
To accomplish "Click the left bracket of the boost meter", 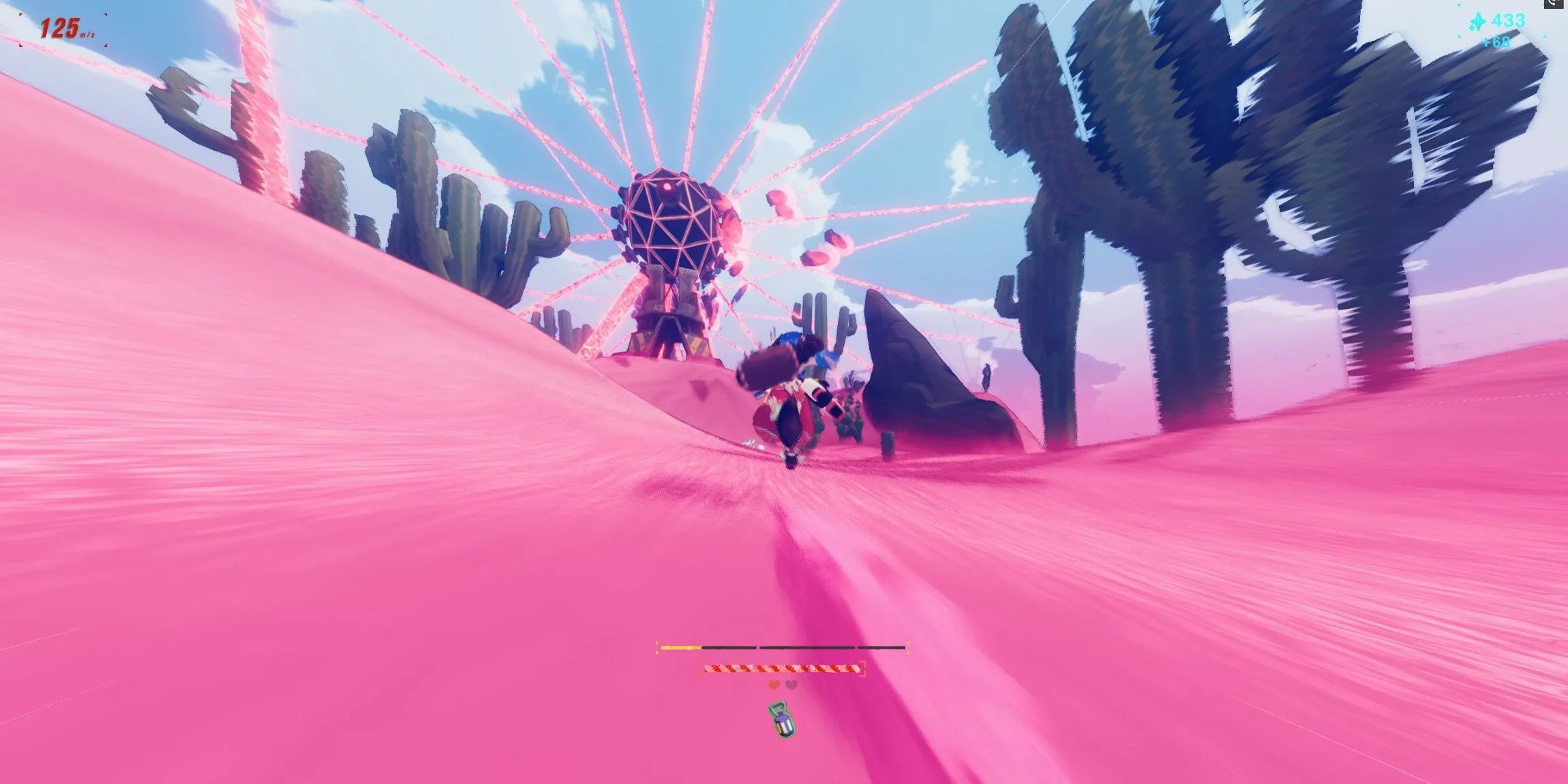I will point(657,647).
